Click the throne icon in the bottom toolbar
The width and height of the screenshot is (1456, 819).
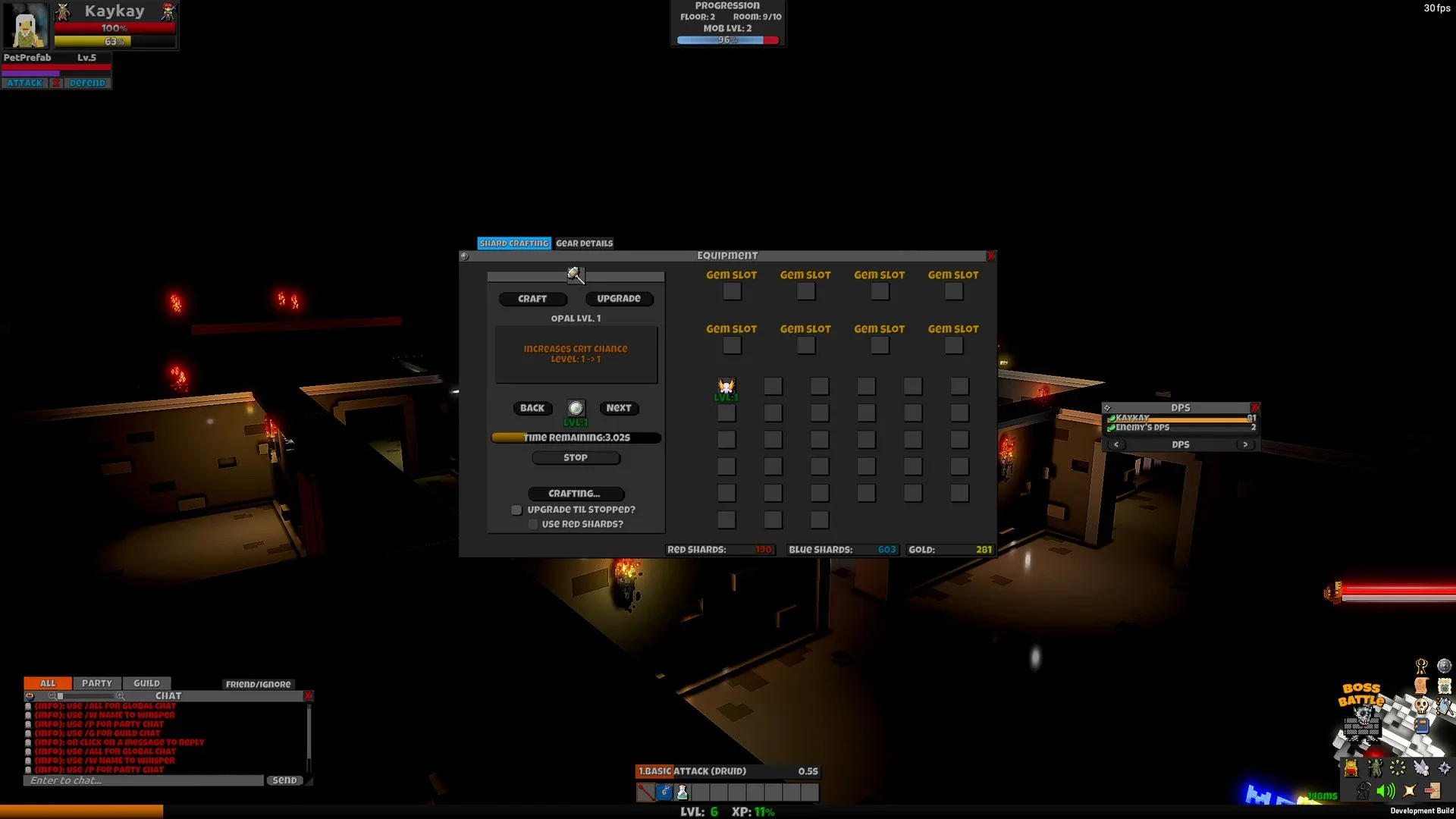pyautogui.click(x=1351, y=768)
